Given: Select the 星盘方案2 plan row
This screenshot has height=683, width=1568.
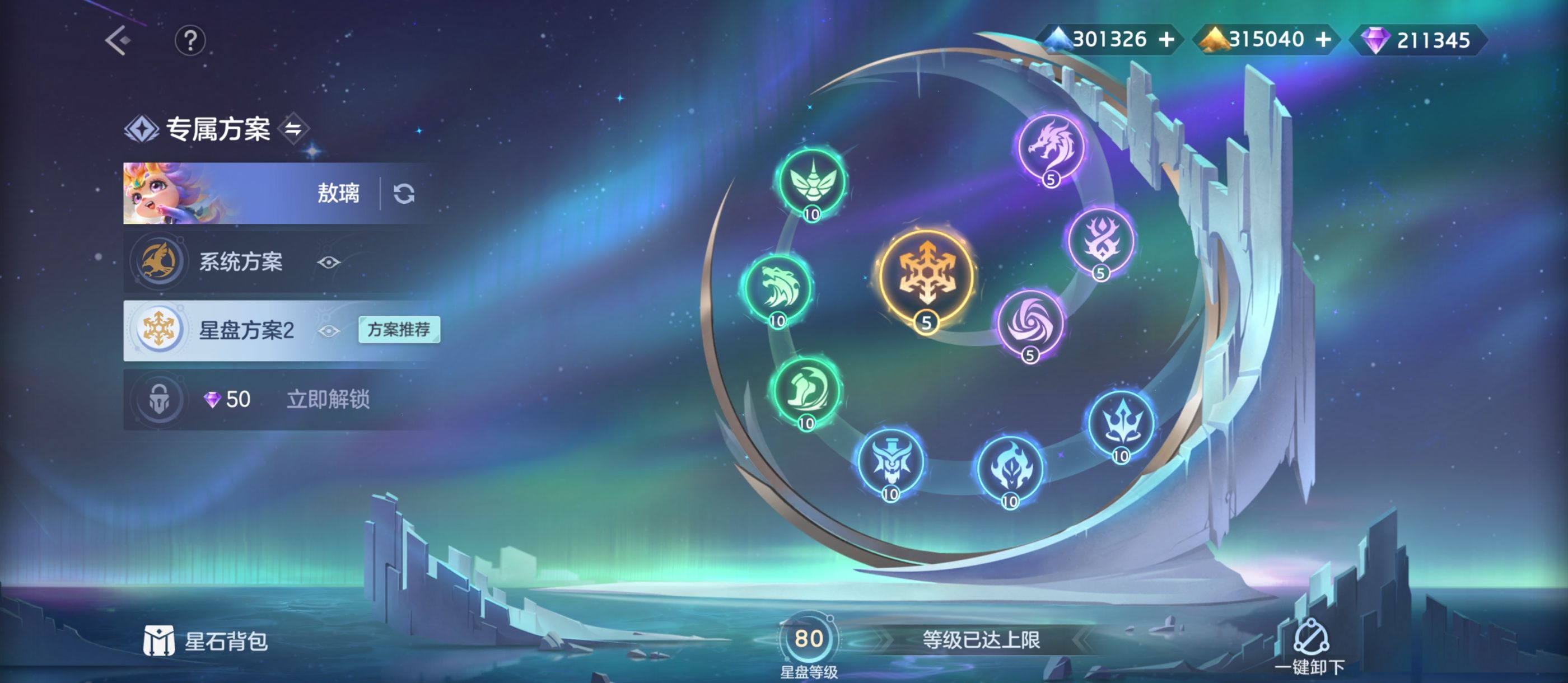Looking at the screenshot, I should (246, 330).
